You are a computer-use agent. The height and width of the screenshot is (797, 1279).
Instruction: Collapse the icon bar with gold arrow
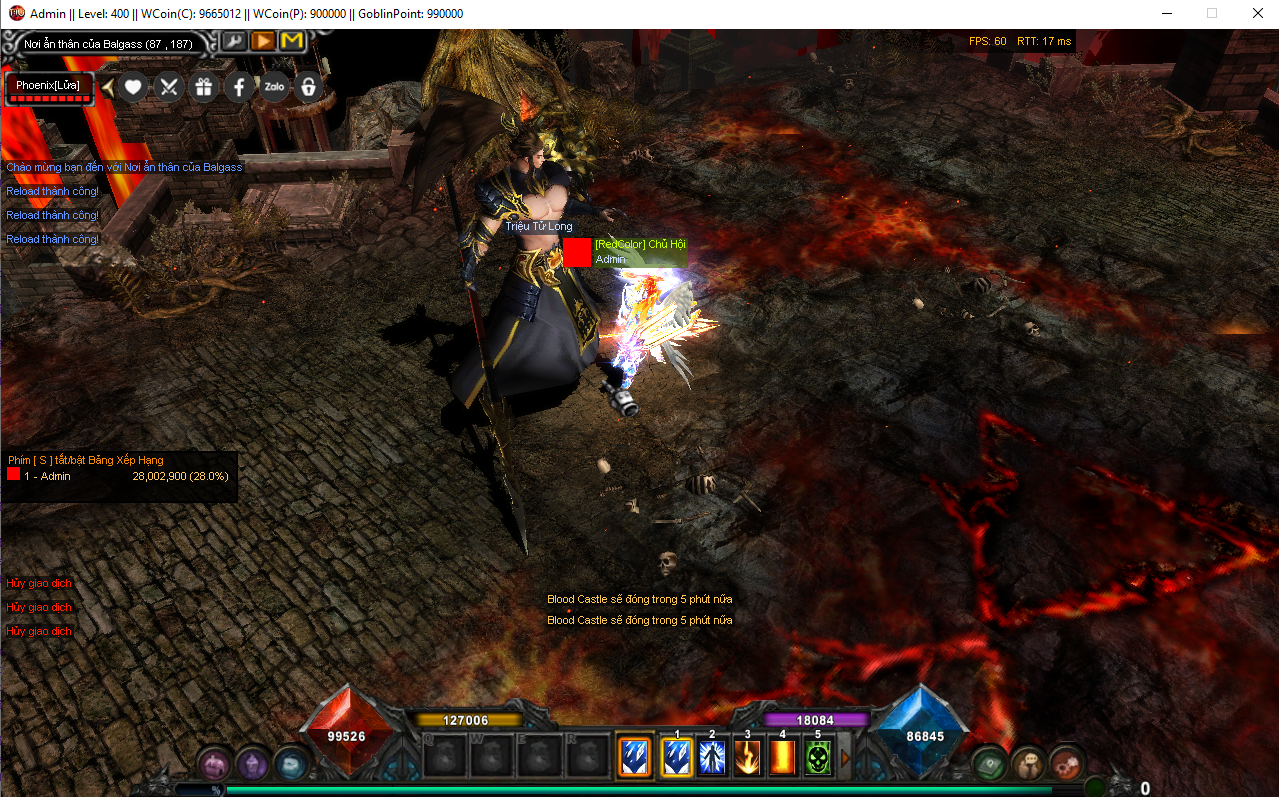pos(108,87)
